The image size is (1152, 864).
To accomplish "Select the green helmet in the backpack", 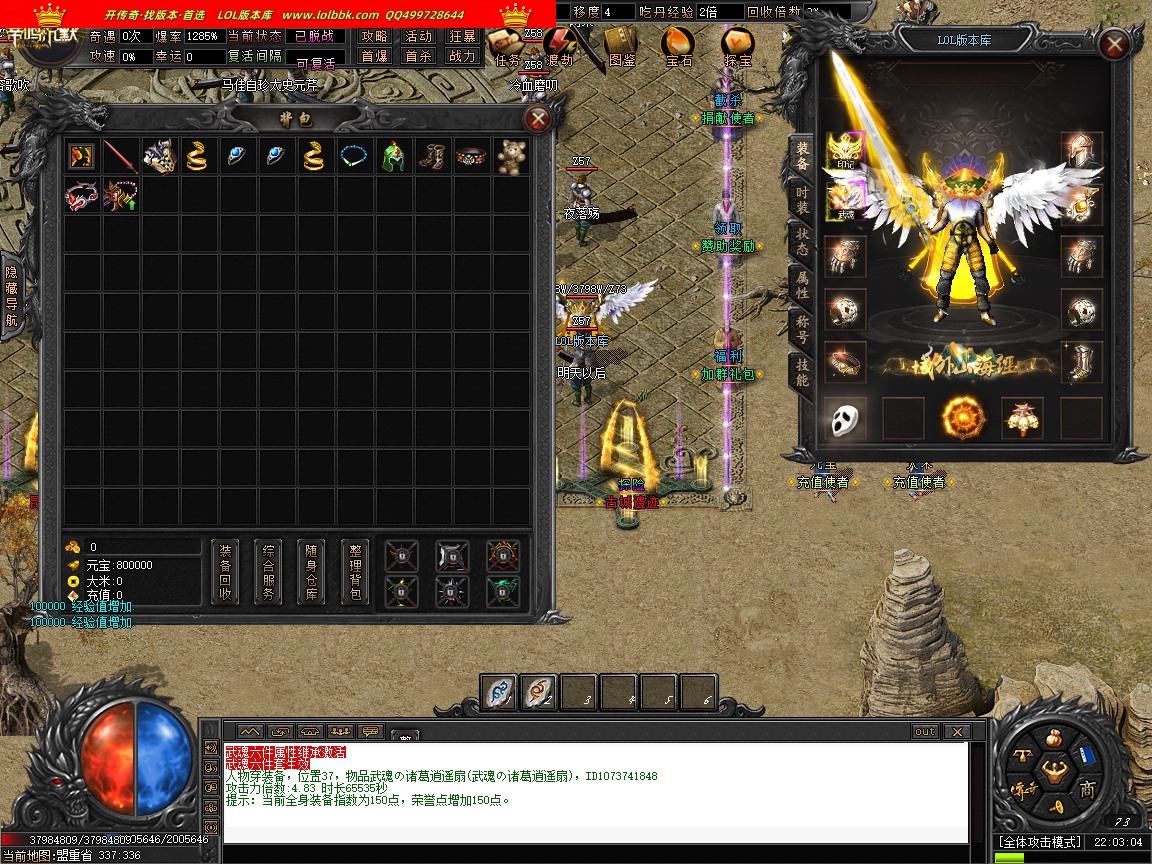I will pos(394,157).
